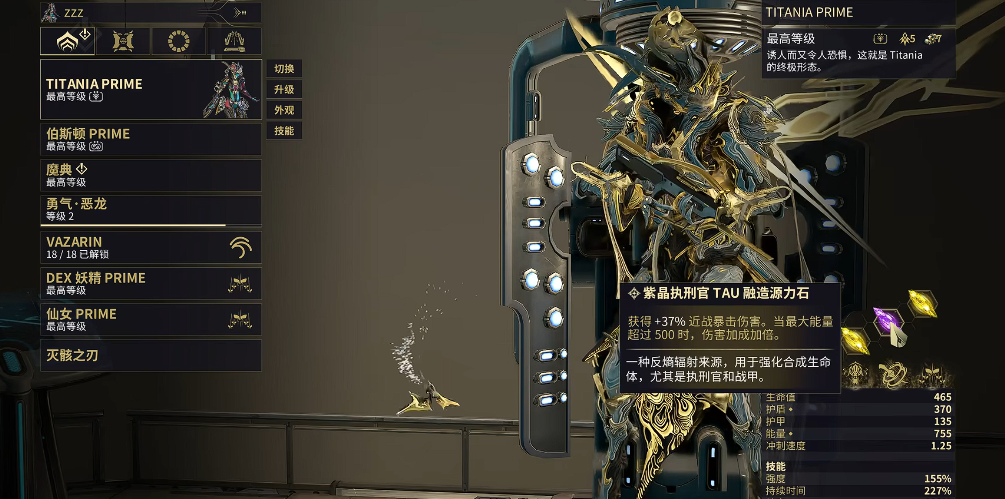
Task: Open the 技能 (abilities) menu
Action: click(284, 131)
